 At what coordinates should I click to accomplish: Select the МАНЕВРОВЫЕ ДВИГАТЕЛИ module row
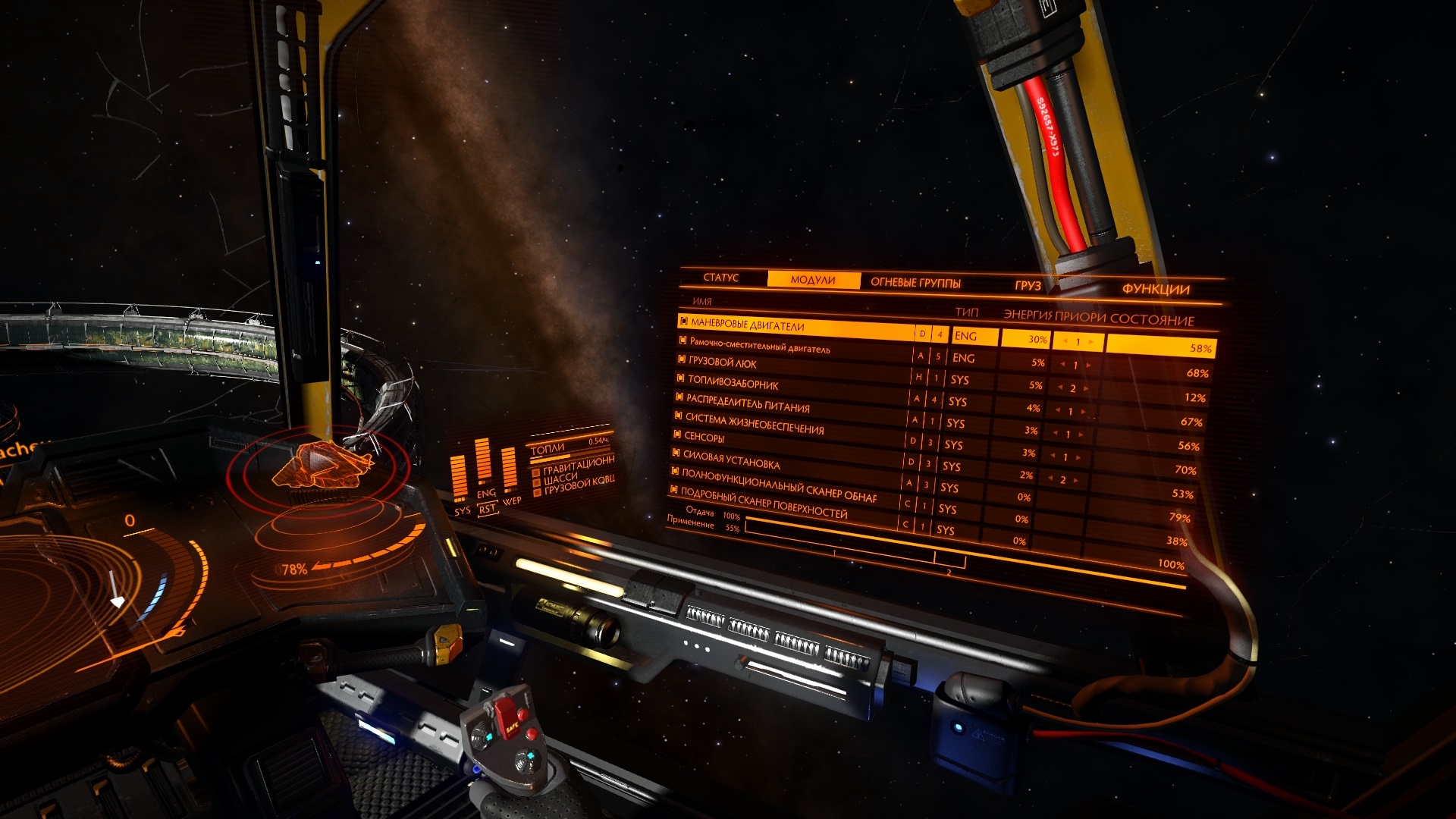click(x=748, y=325)
